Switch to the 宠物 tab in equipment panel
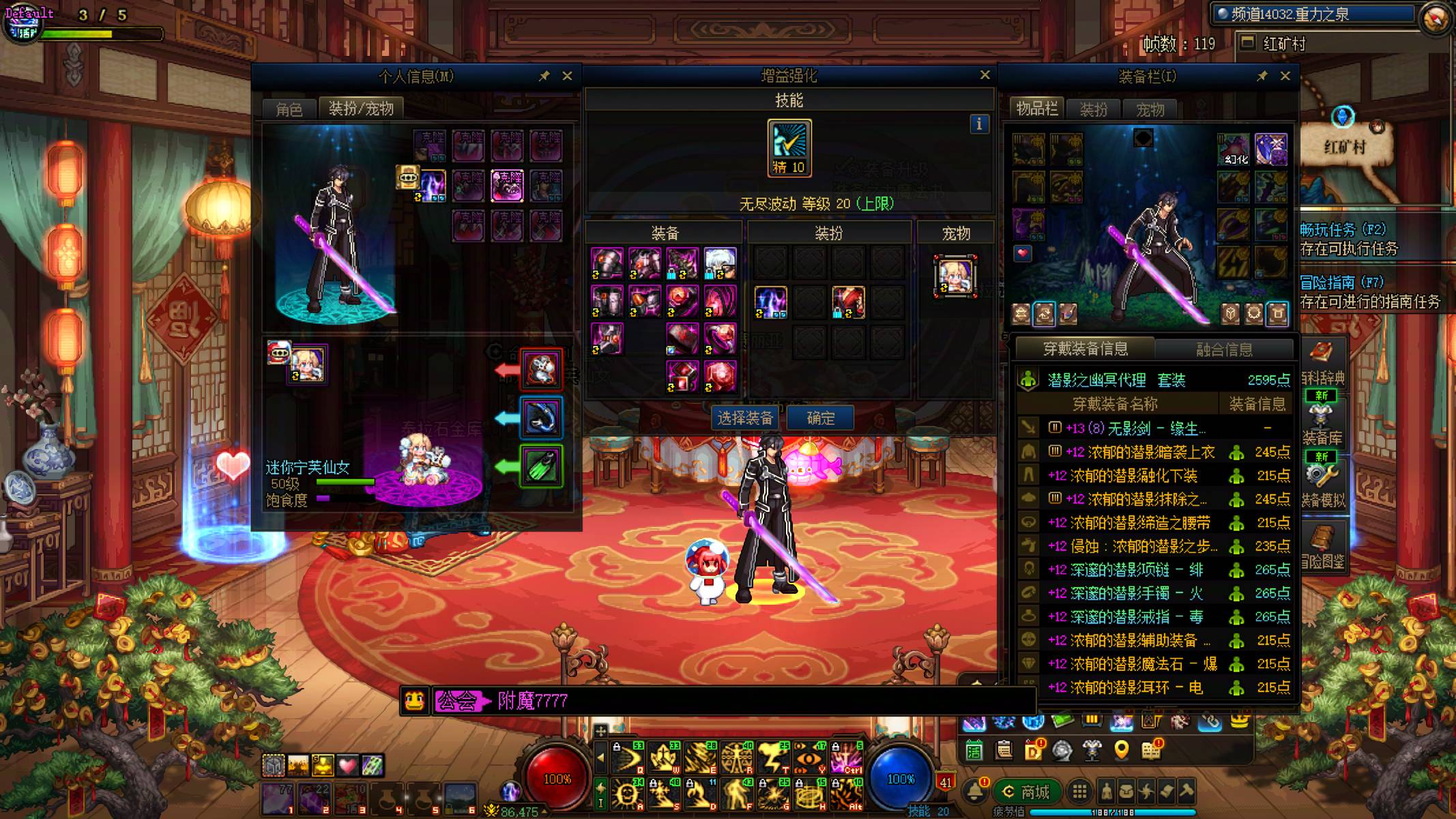Image resolution: width=1456 pixels, height=819 pixels. [1150, 109]
